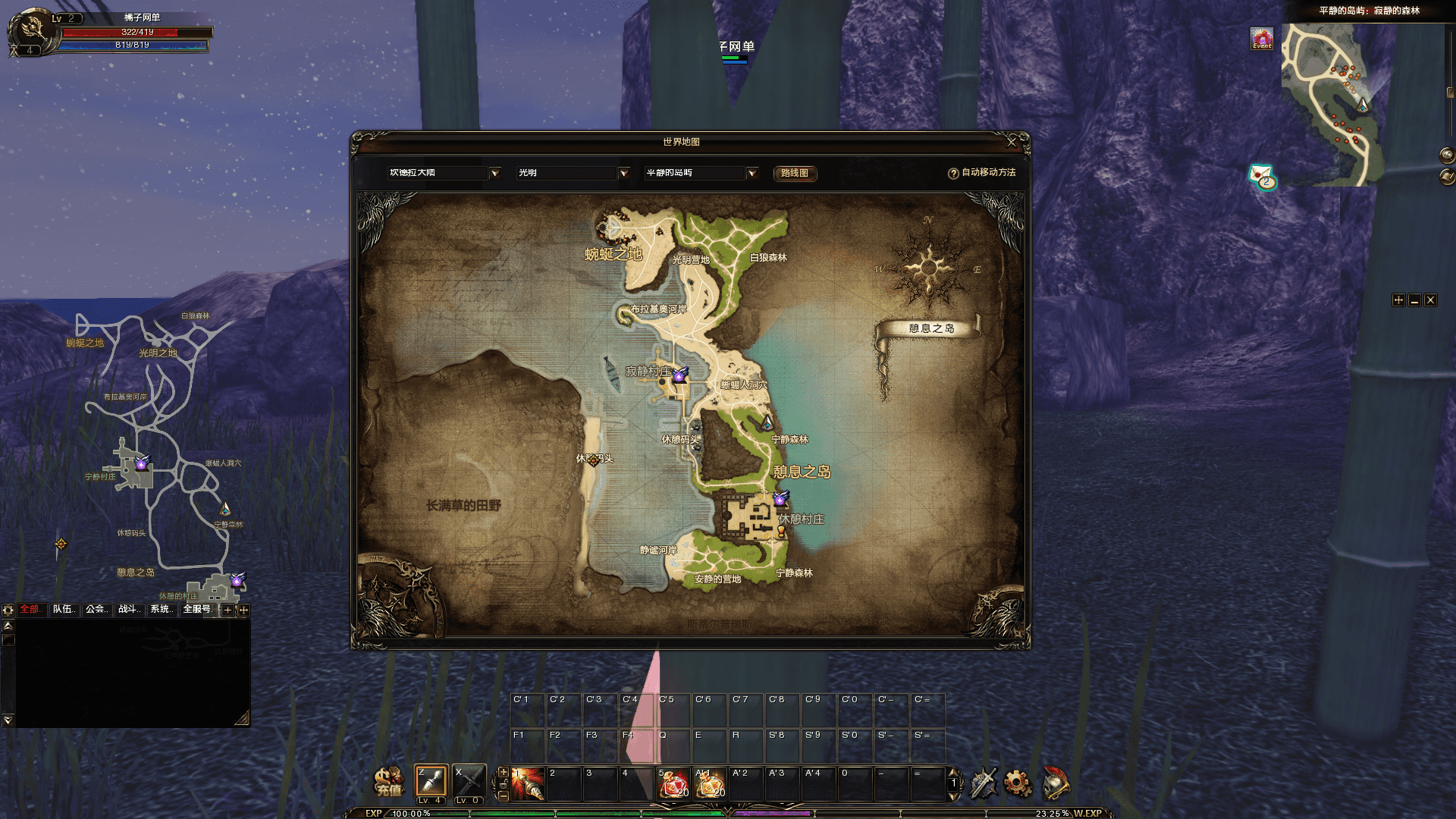Open the 自动移动方法 help link

pos(982,173)
